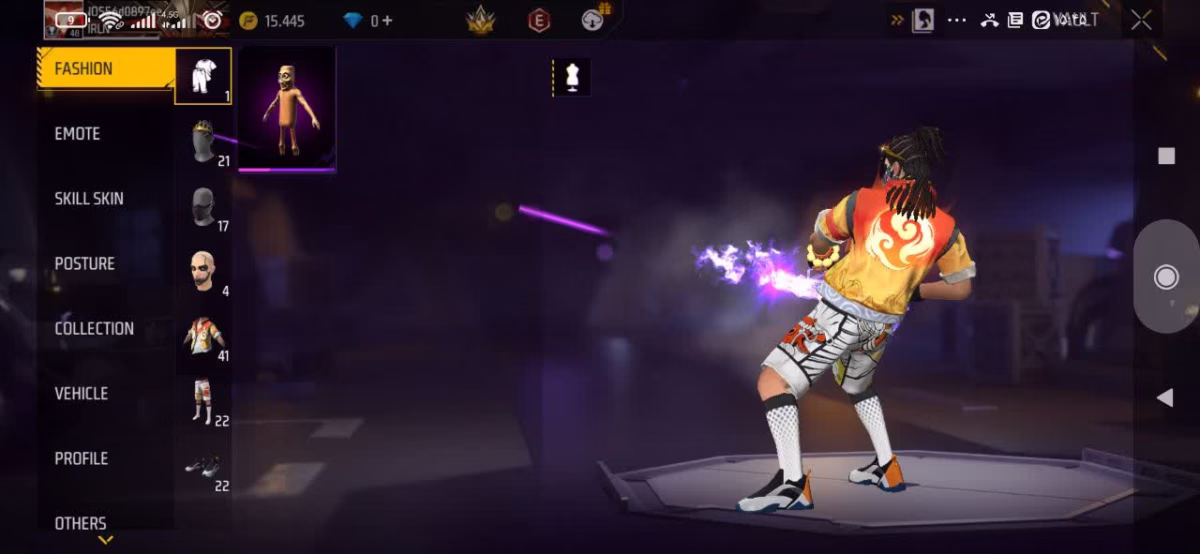Go to the Vehicle category
The image size is (1200, 554).
coord(82,394)
